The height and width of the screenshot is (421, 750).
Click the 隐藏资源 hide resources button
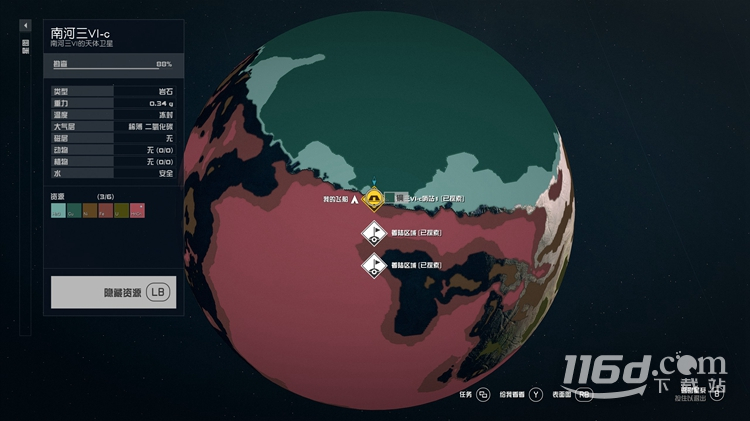[x=113, y=292]
